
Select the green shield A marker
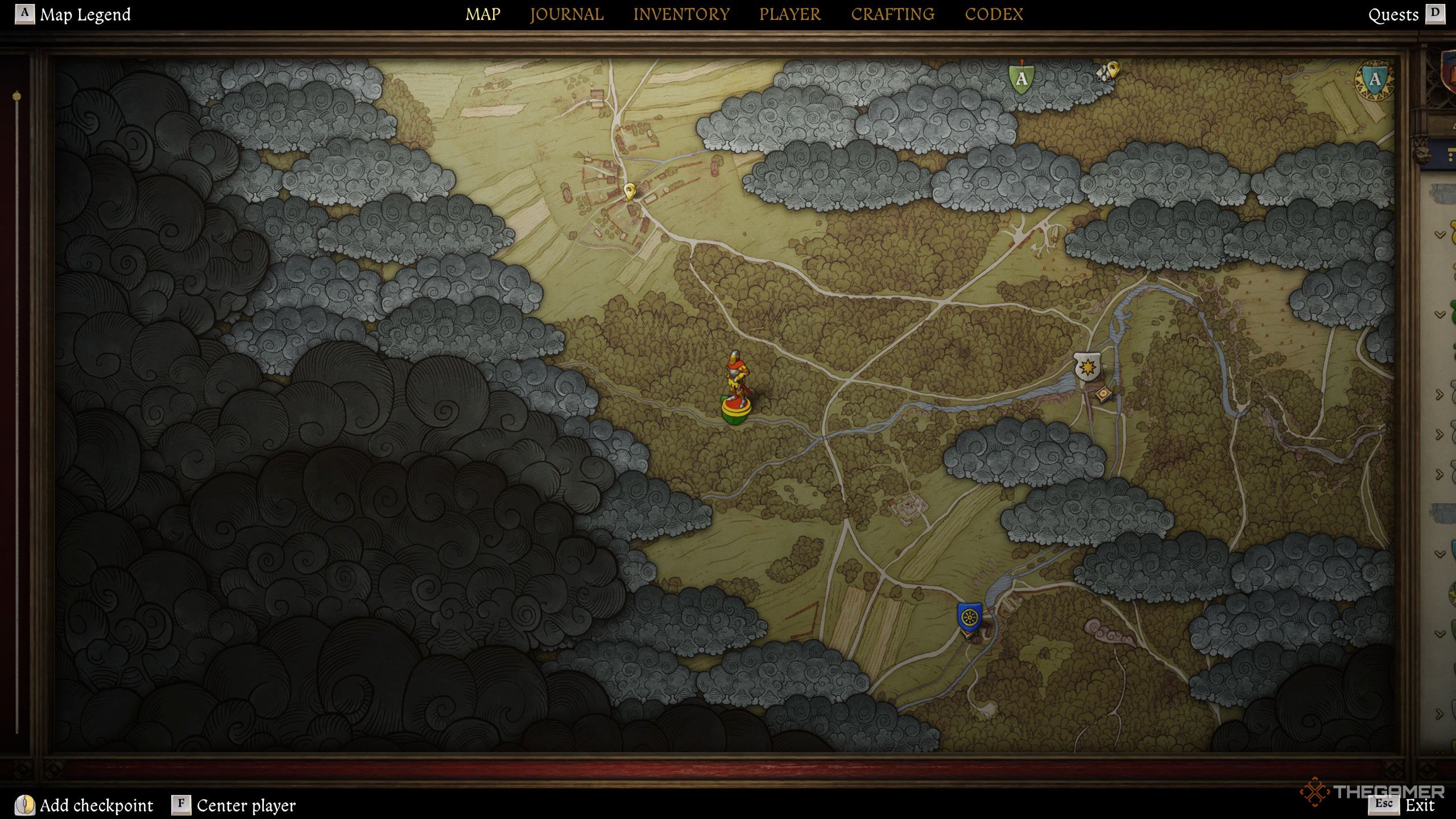click(x=1021, y=78)
